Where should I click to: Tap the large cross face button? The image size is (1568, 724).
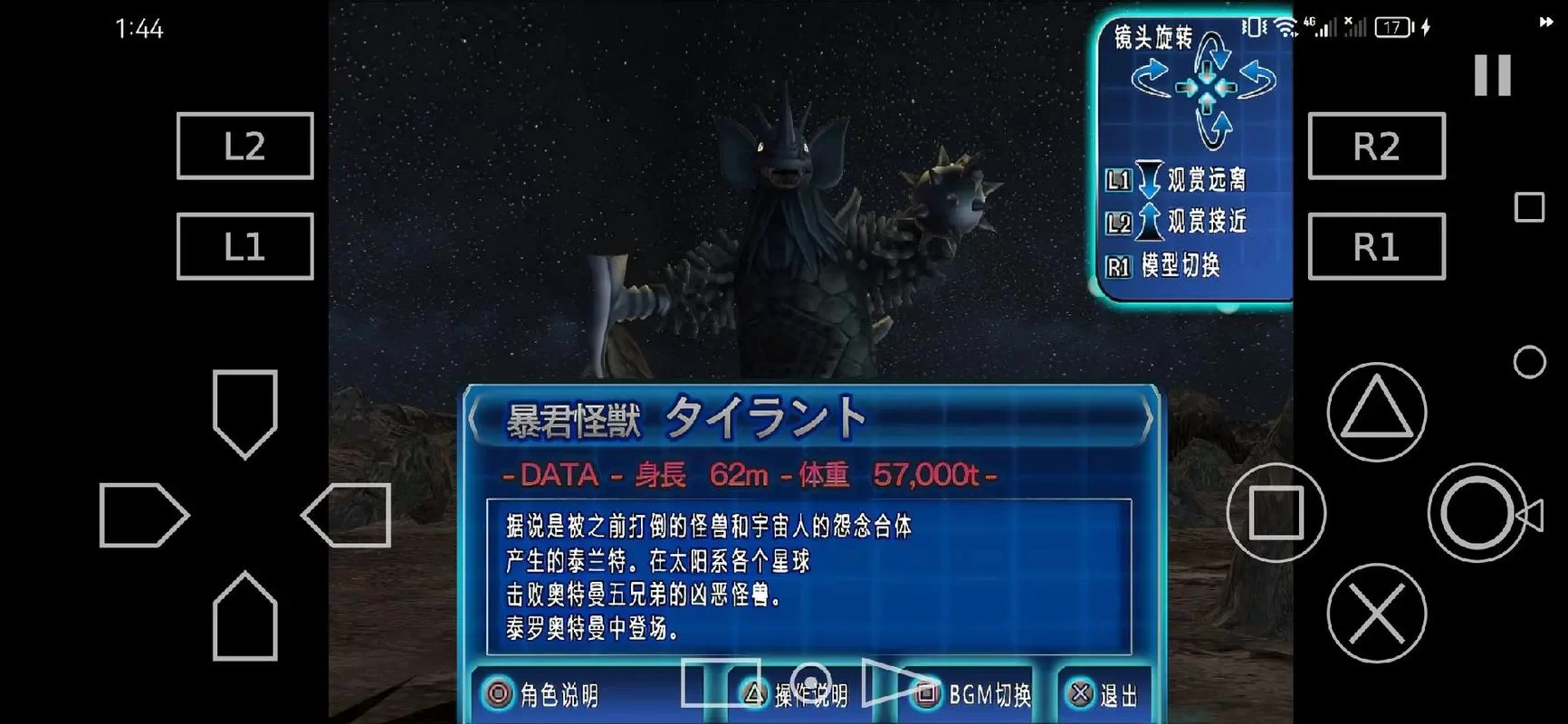pos(1376,613)
